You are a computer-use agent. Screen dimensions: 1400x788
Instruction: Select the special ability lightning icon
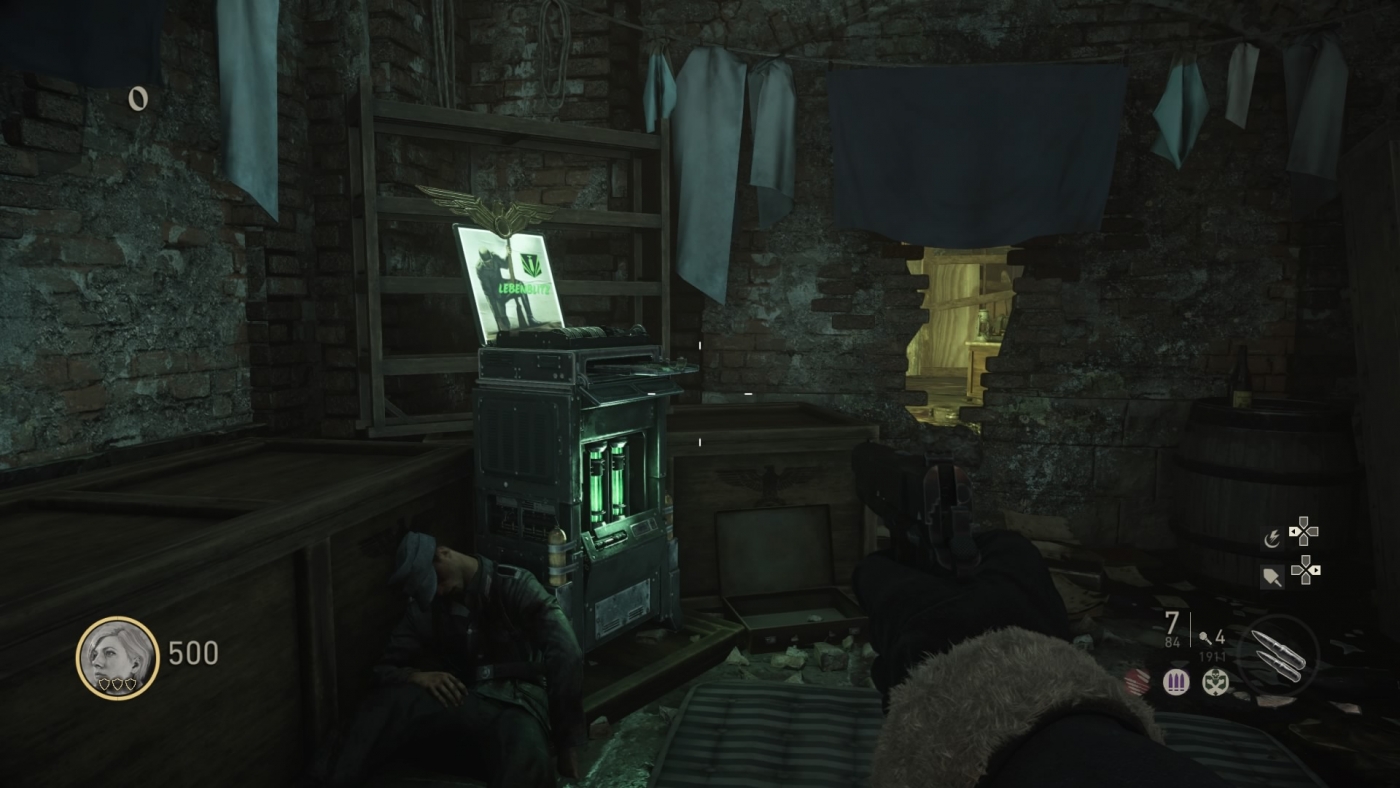click(x=1273, y=538)
